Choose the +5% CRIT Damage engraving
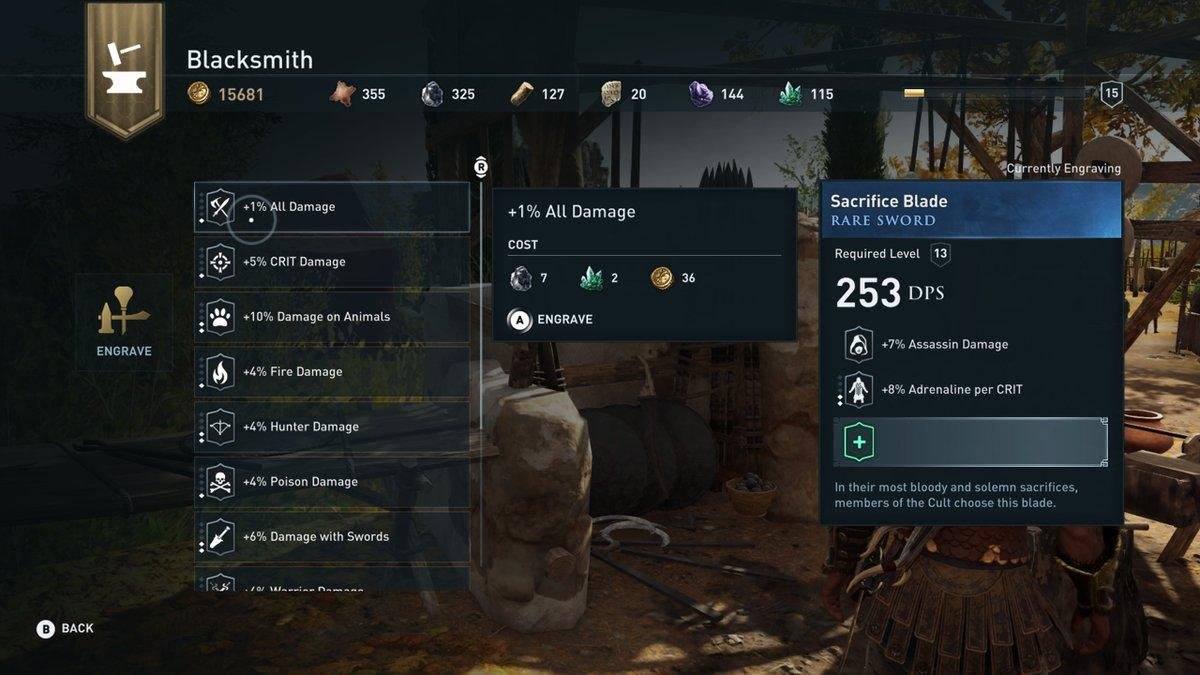Image resolution: width=1200 pixels, height=675 pixels. [331, 262]
